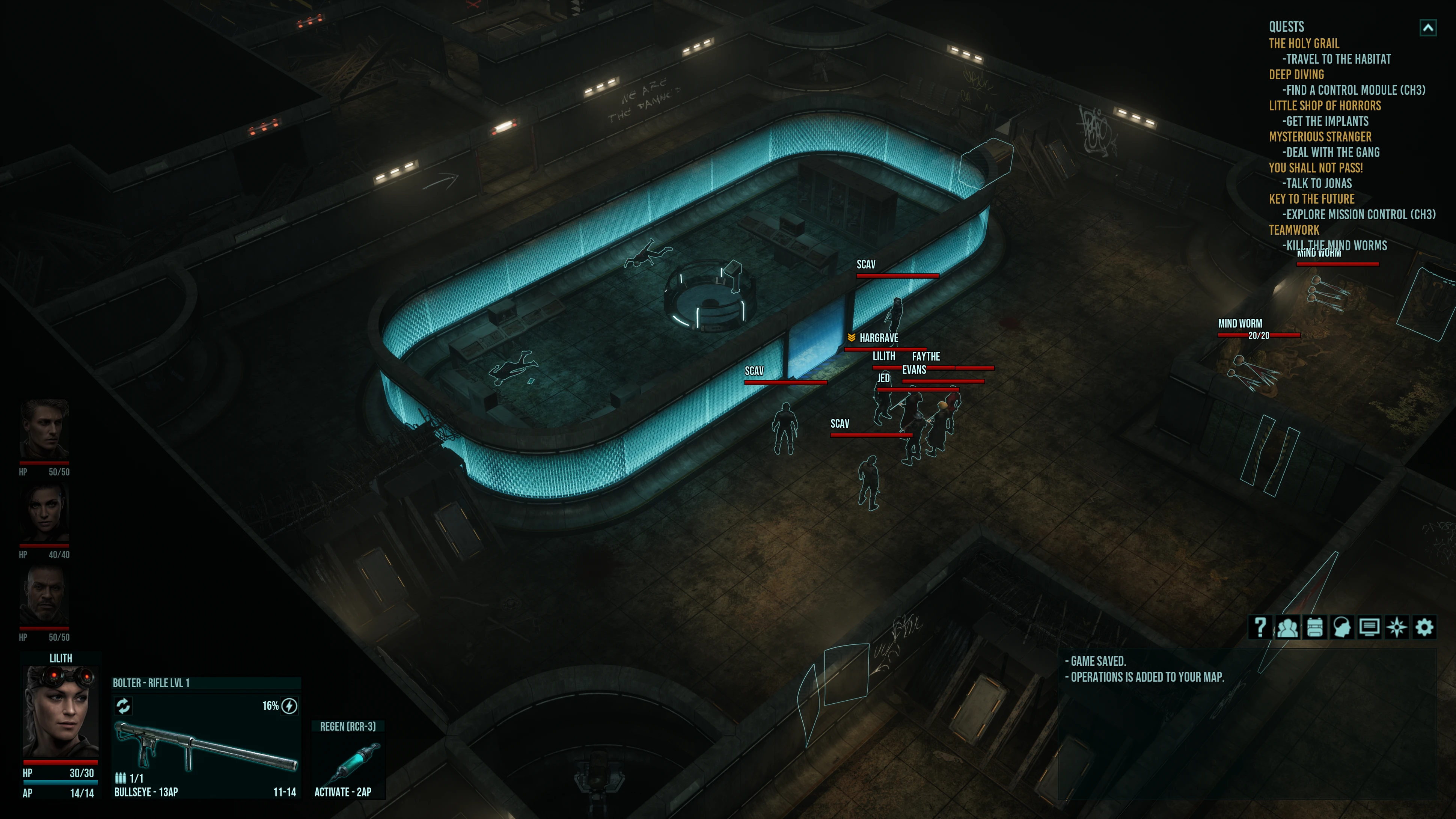
Task: Select the Little Shop of Horrors quest
Action: pos(1324,106)
